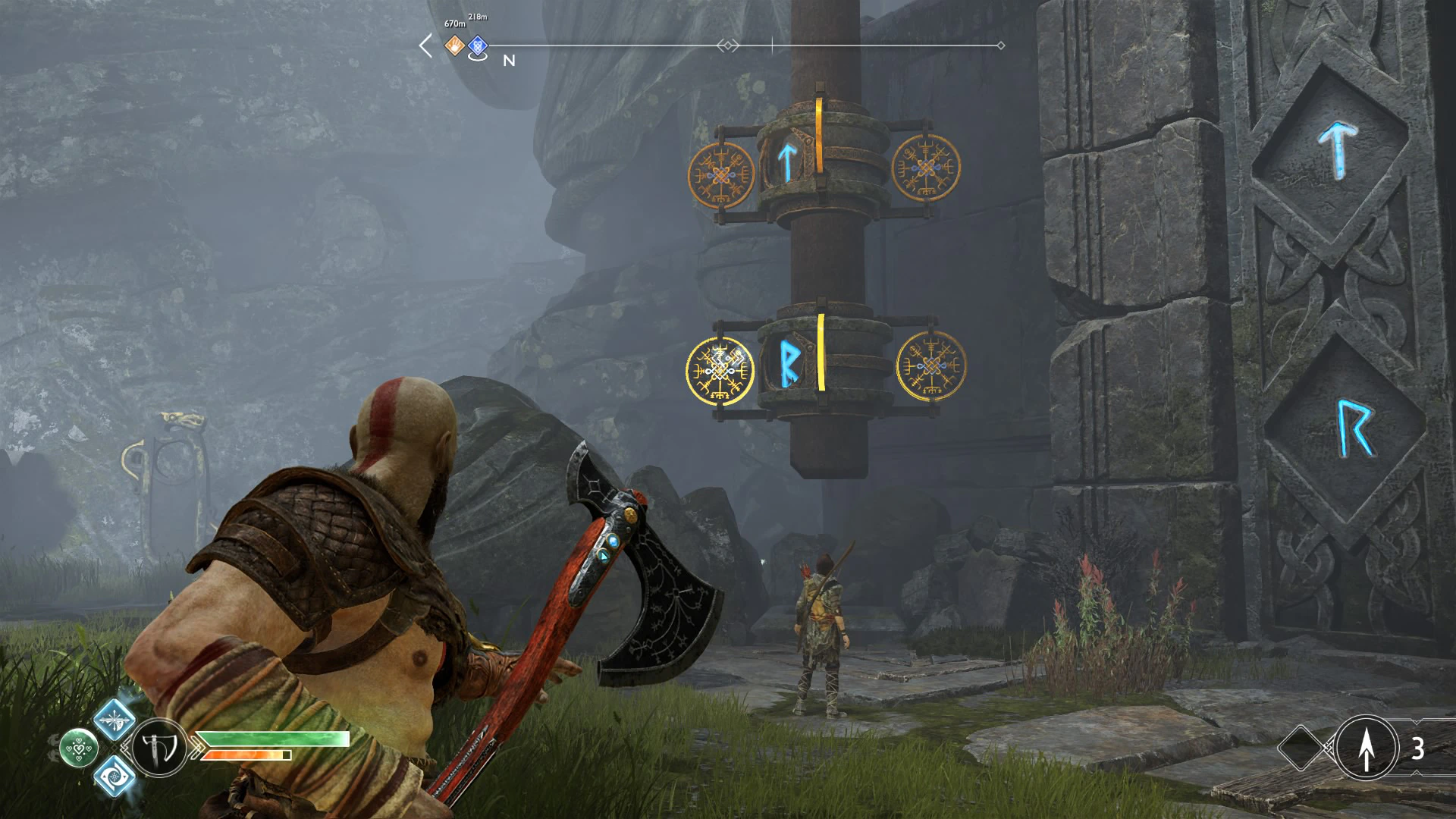
Task: Trigger the swirling frost runic attack diamond
Action: coord(115,777)
